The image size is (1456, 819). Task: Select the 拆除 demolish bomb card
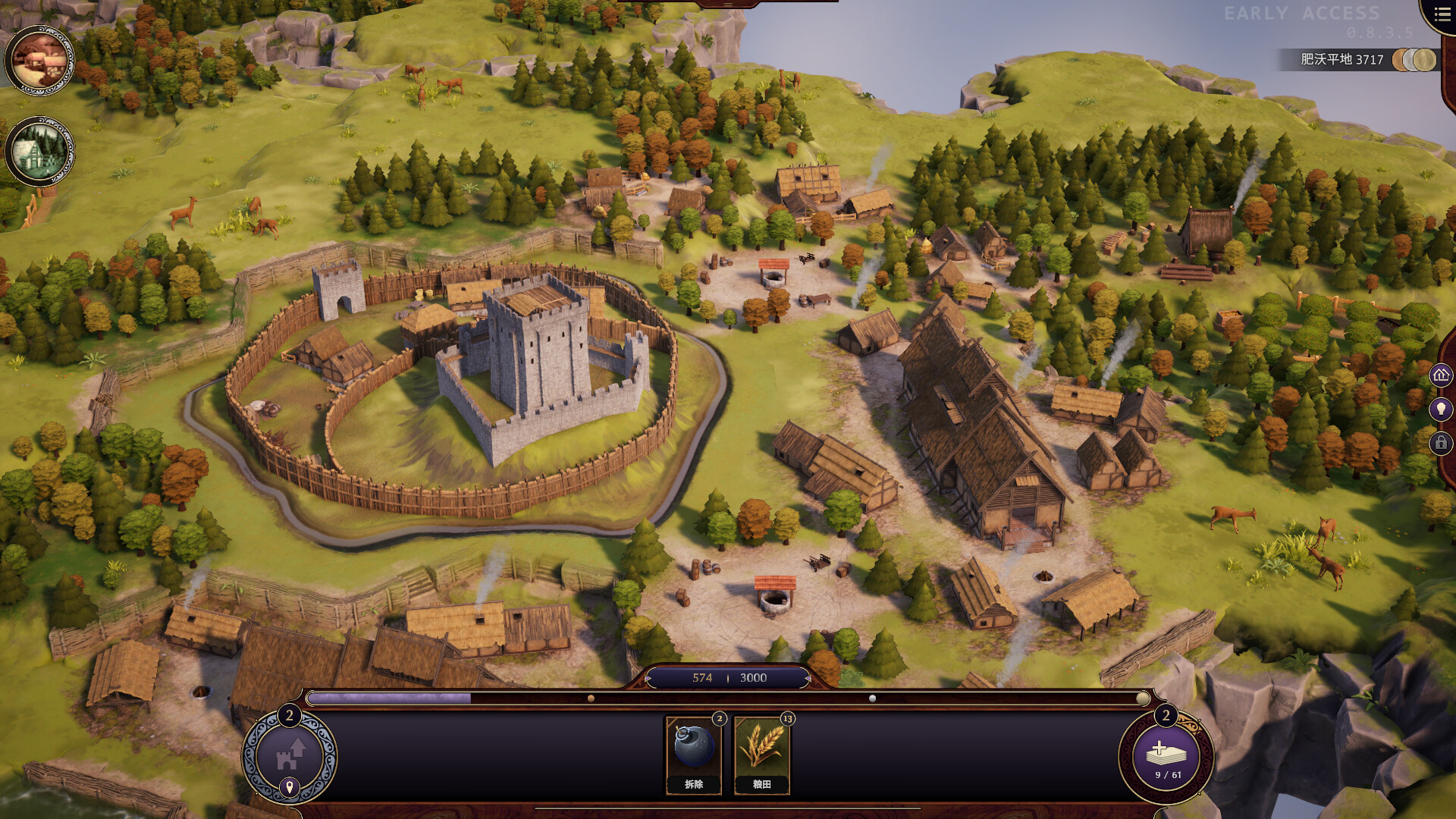(x=693, y=755)
